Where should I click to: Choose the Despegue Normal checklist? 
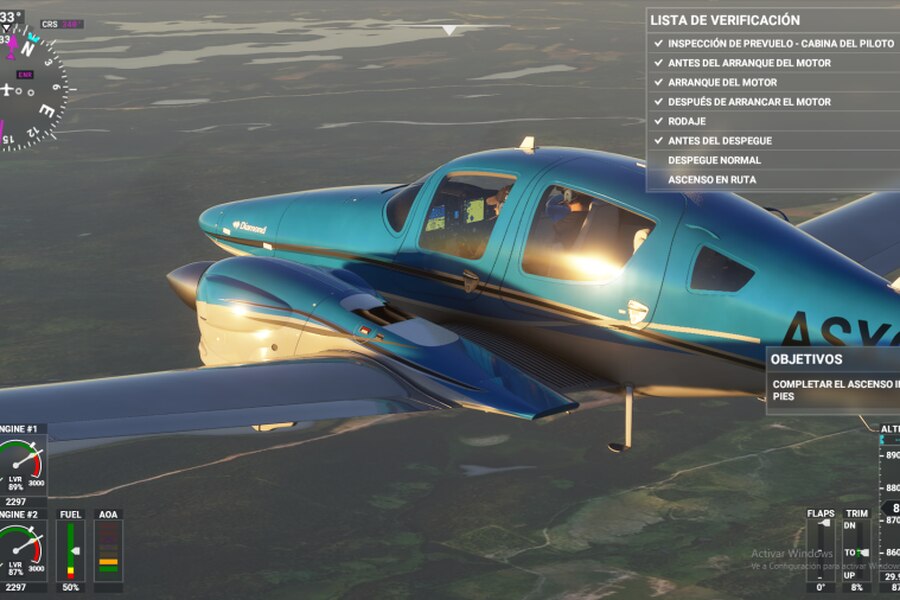pos(714,160)
